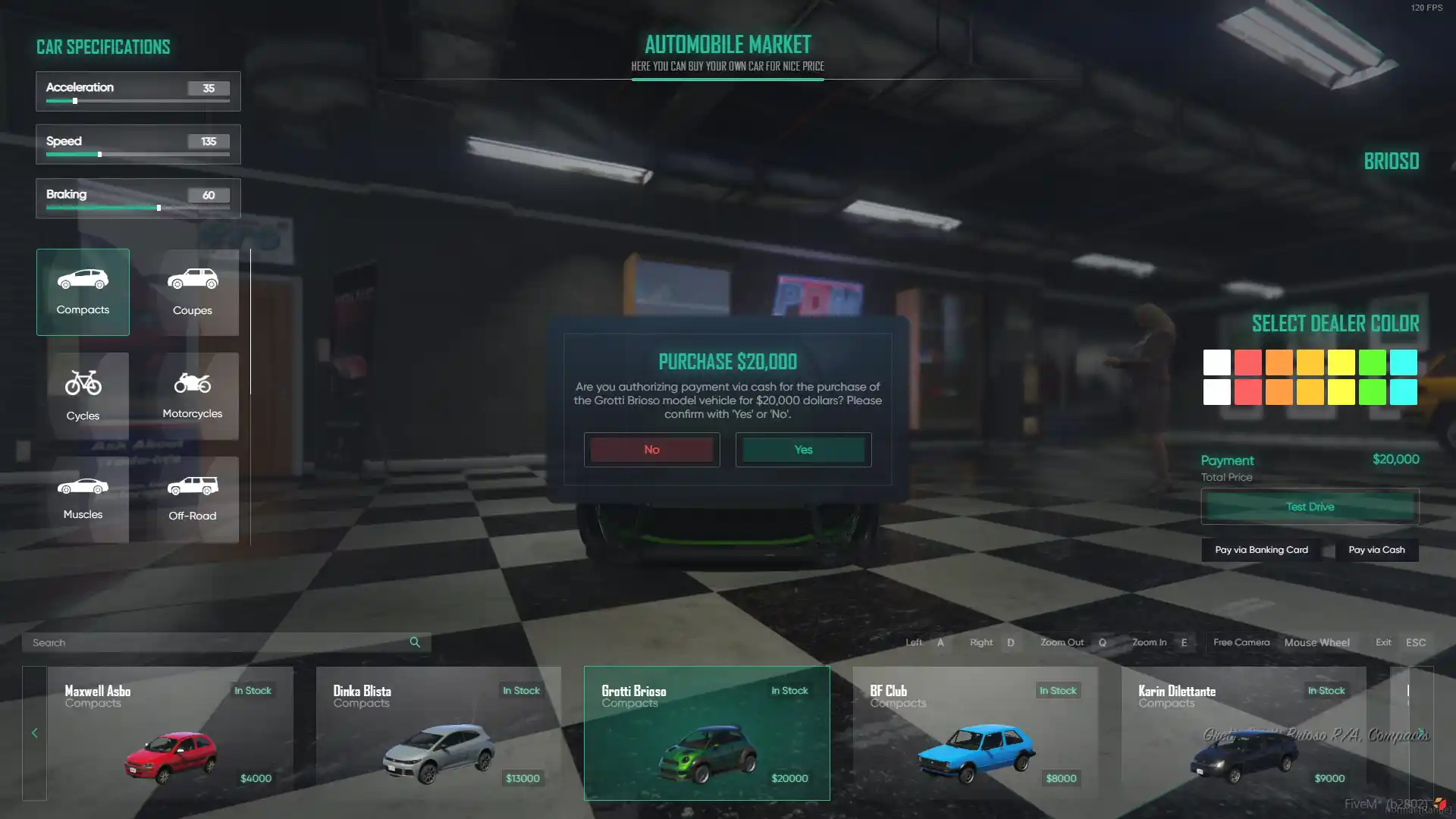
Task: Choose Pay via Cash
Action: pyautogui.click(x=1376, y=550)
